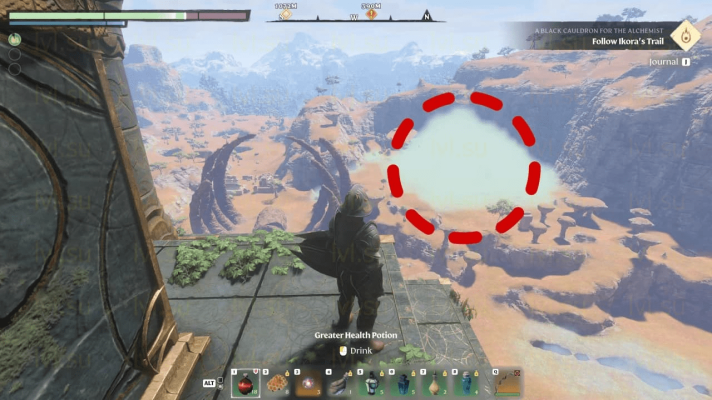Viewport: 712px width, 400px height.
Task: Select the tan round flask slot
Action: coord(436,383)
